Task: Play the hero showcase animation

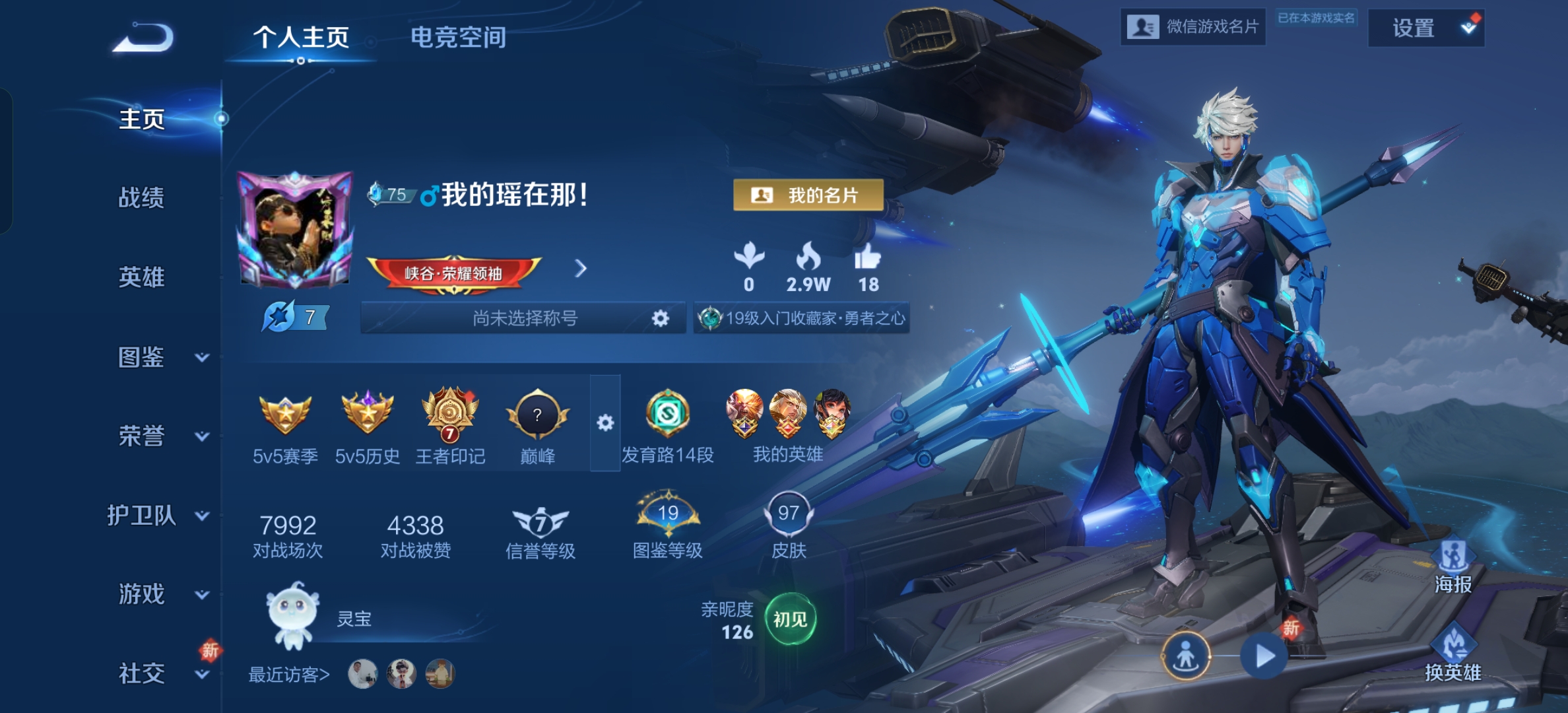Action: (x=1264, y=656)
